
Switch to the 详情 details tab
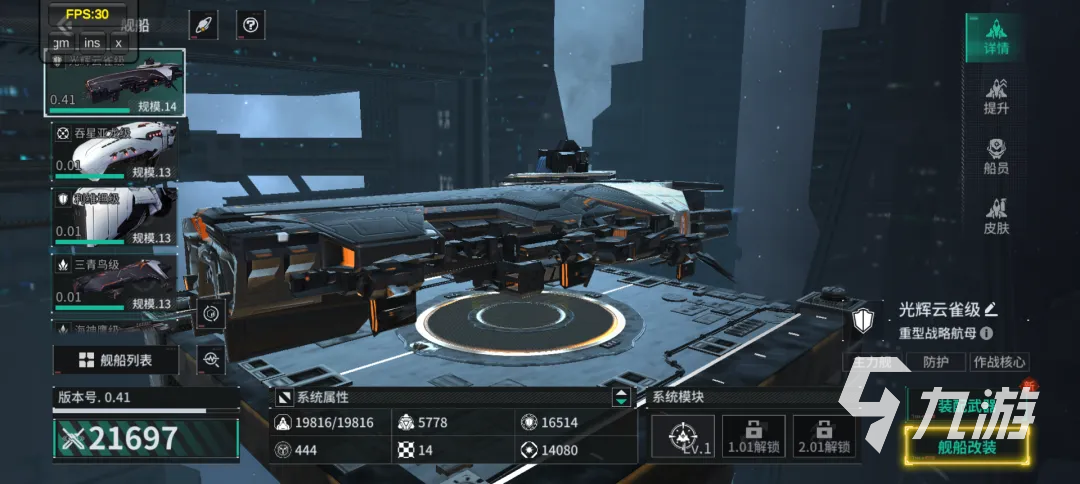coord(995,38)
